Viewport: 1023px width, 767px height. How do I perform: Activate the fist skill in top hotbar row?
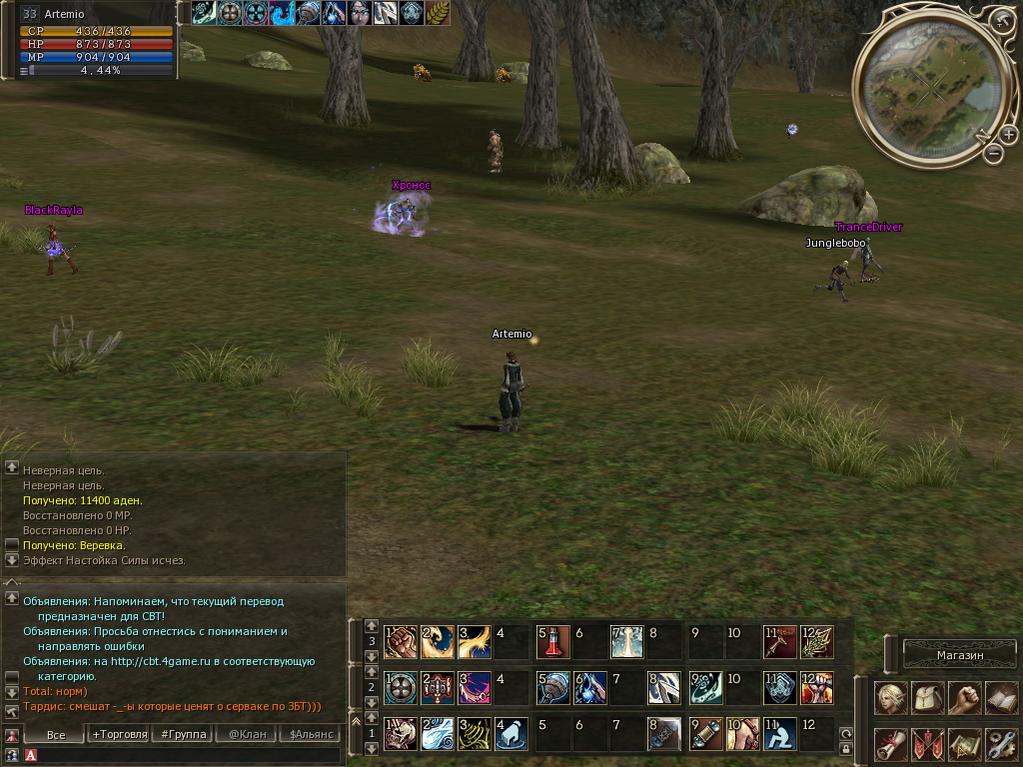[x=401, y=641]
